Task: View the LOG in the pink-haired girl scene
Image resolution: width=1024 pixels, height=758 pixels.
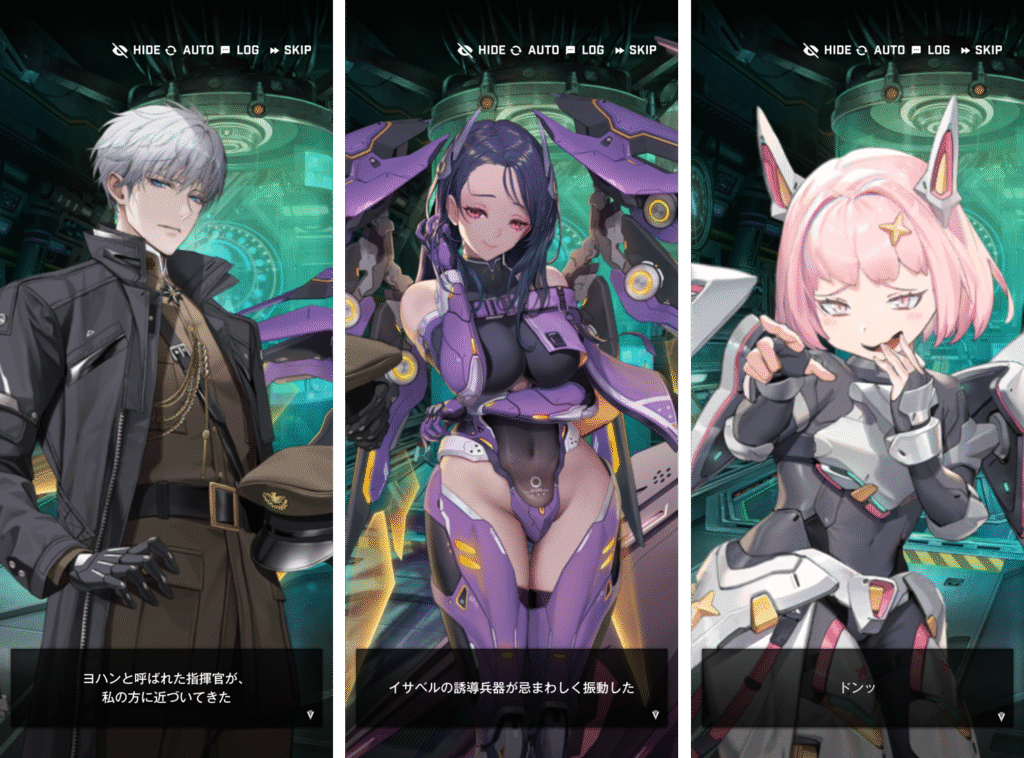Action: pos(931,50)
